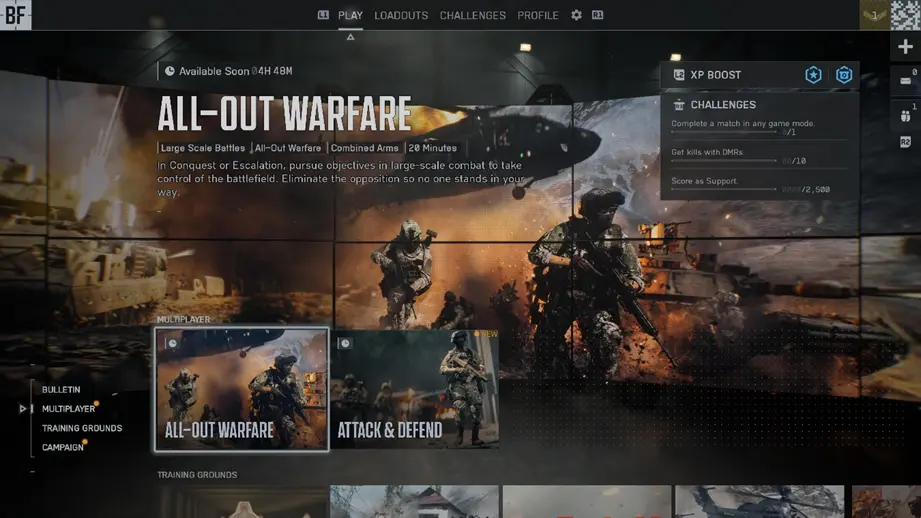
Task: Switch to the Play tab
Action: point(350,16)
